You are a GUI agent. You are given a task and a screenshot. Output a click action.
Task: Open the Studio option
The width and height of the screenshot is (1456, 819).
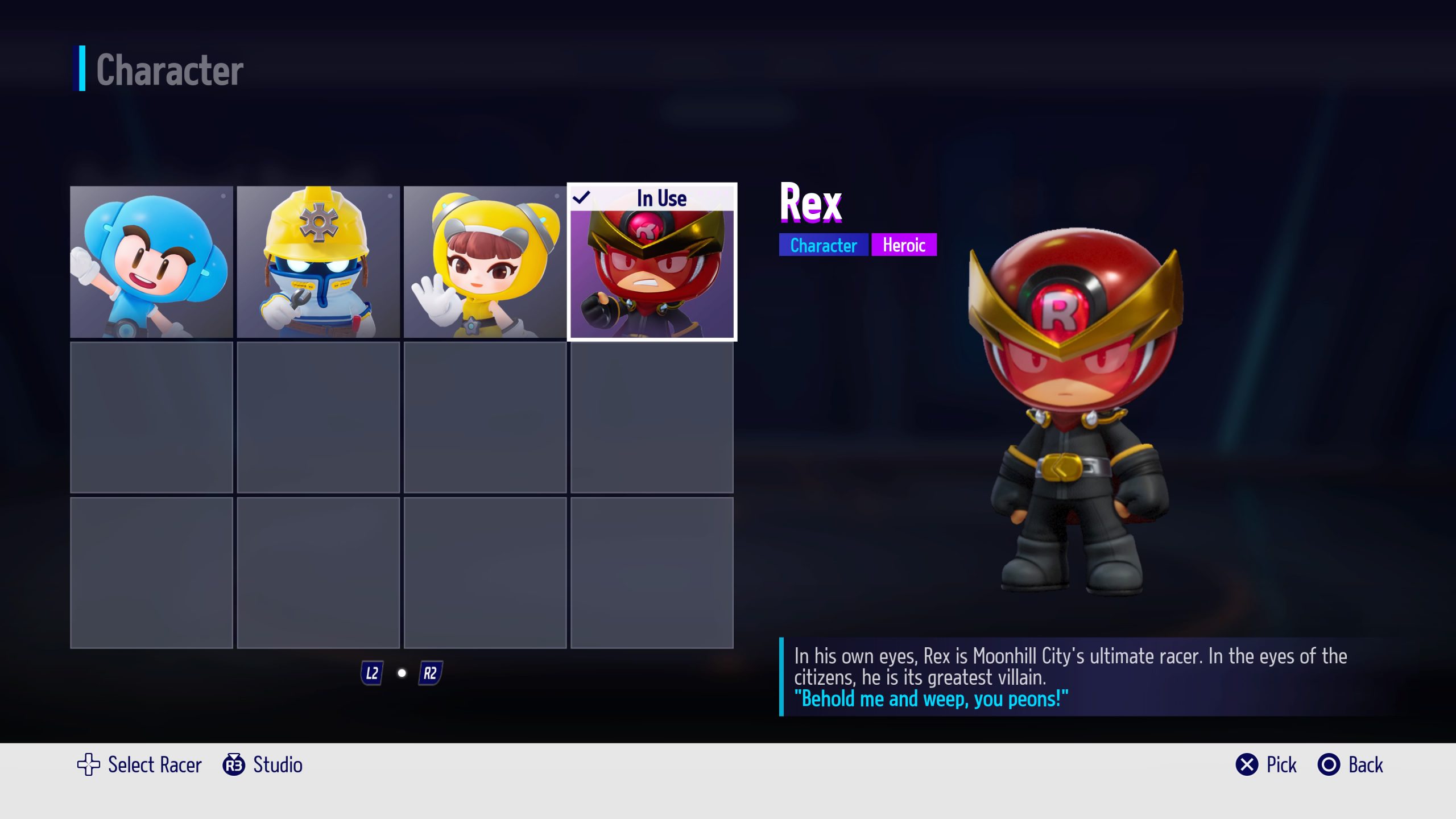click(263, 765)
